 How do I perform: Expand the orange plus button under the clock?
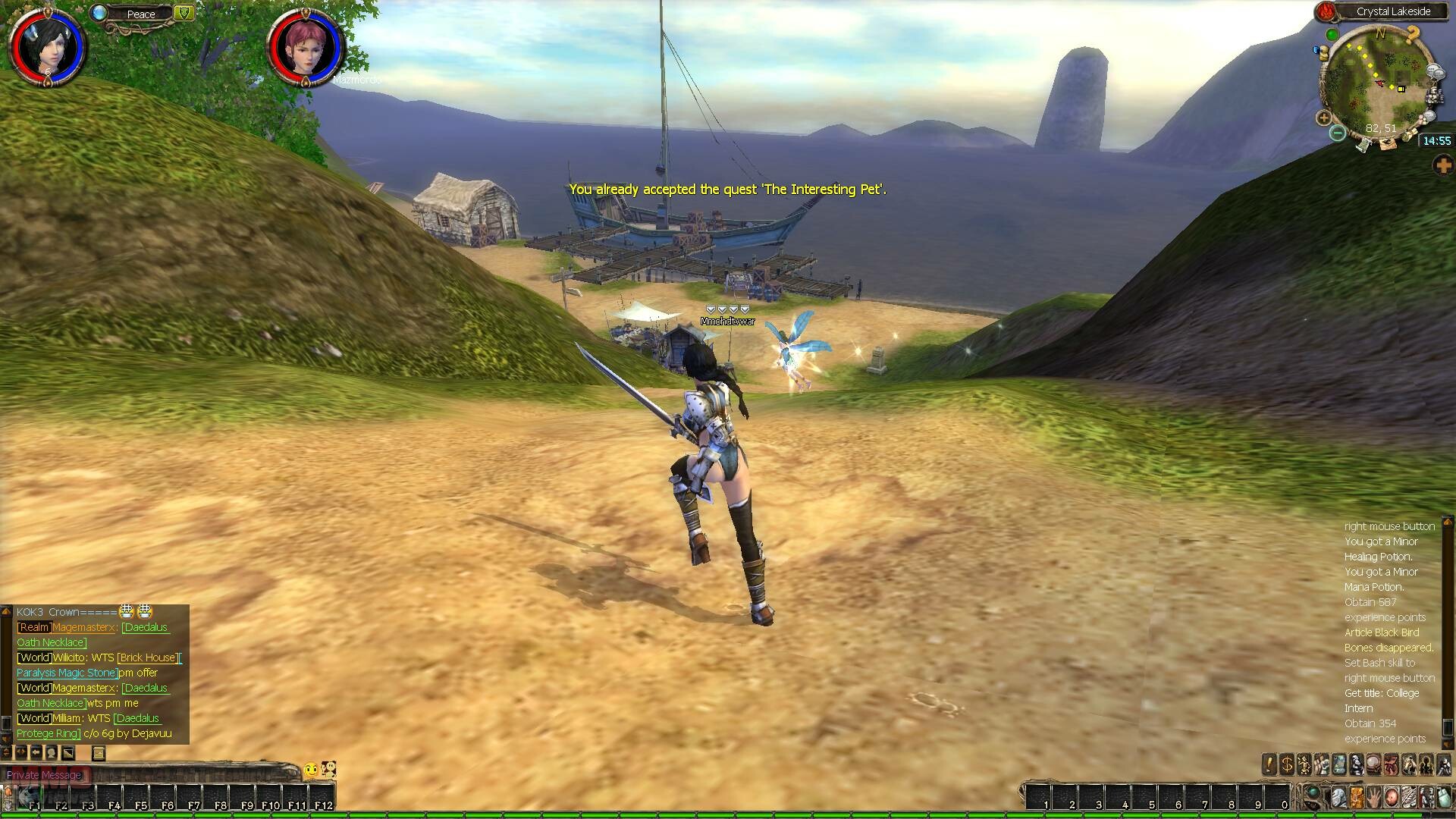pos(1442,166)
